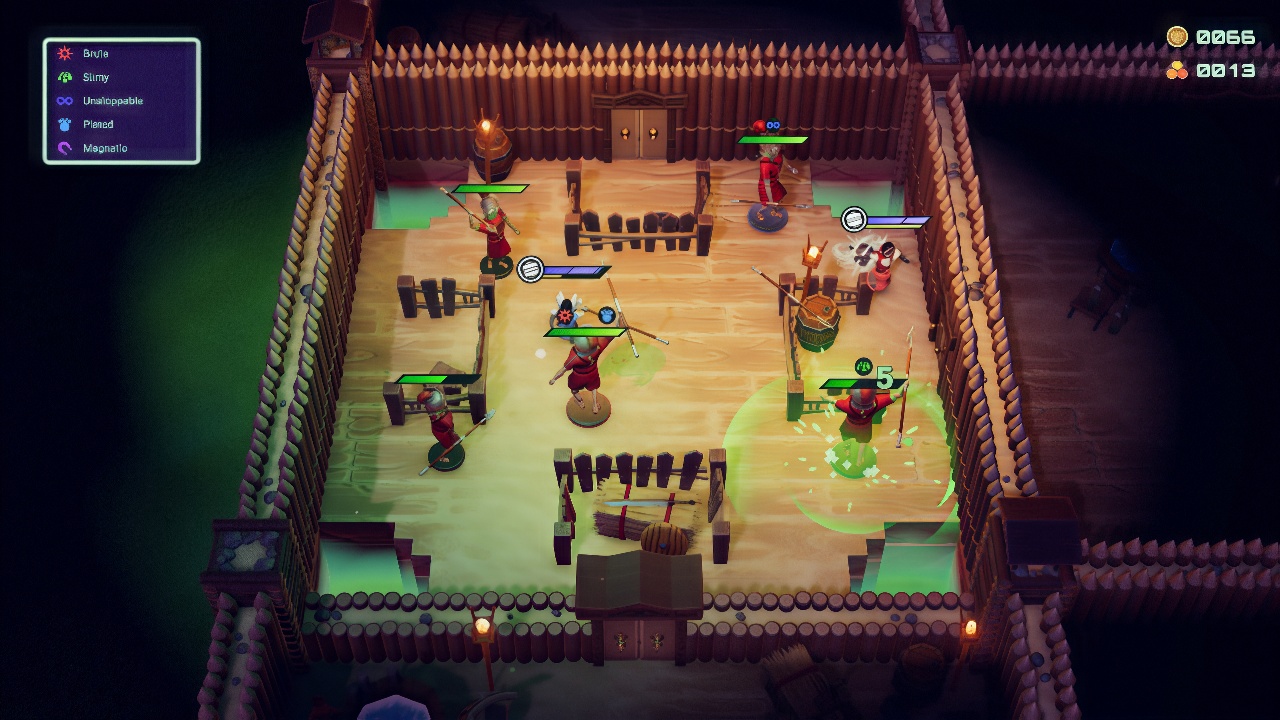Click the green health bar of the upper-left spearman
The width and height of the screenshot is (1280, 720).
click(490, 187)
